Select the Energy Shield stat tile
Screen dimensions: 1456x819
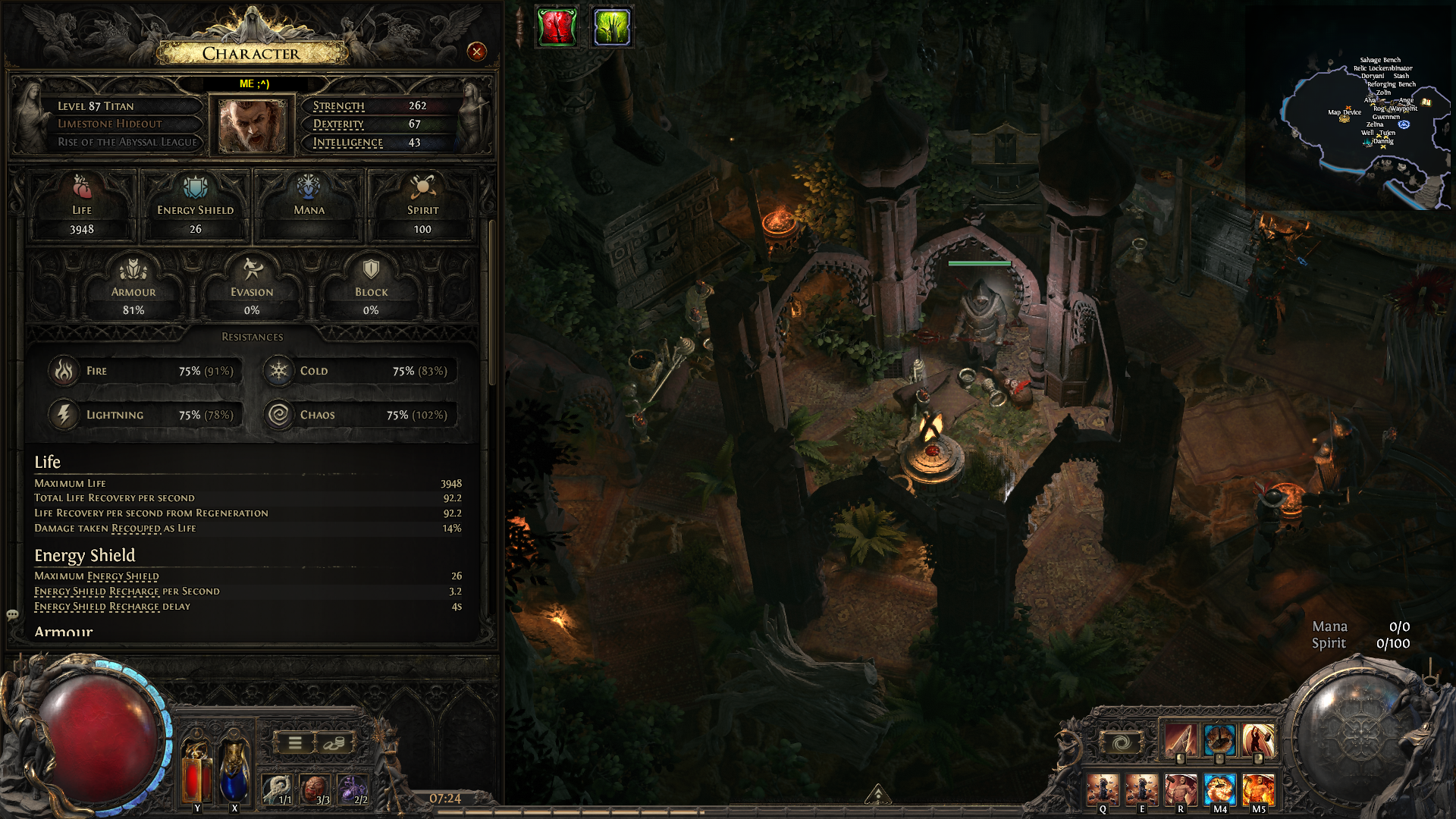click(x=196, y=206)
